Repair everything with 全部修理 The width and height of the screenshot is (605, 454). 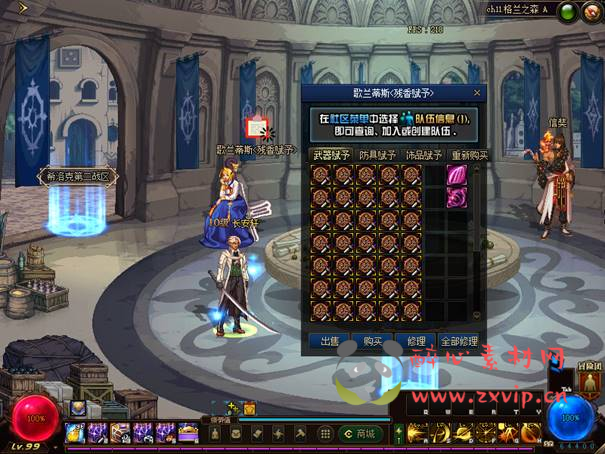462,341
